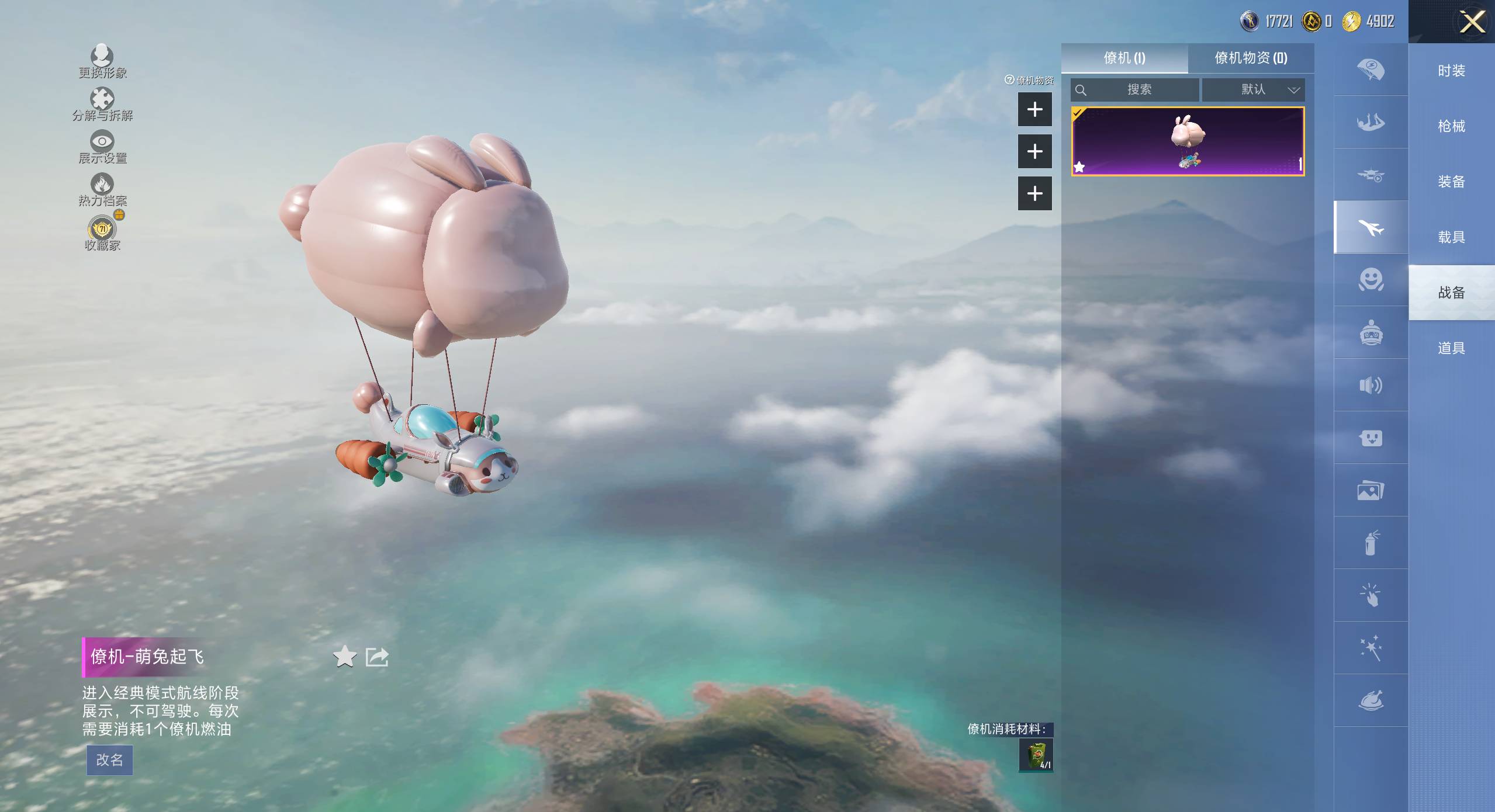Open the 默认 sort dropdown

(x=1253, y=89)
